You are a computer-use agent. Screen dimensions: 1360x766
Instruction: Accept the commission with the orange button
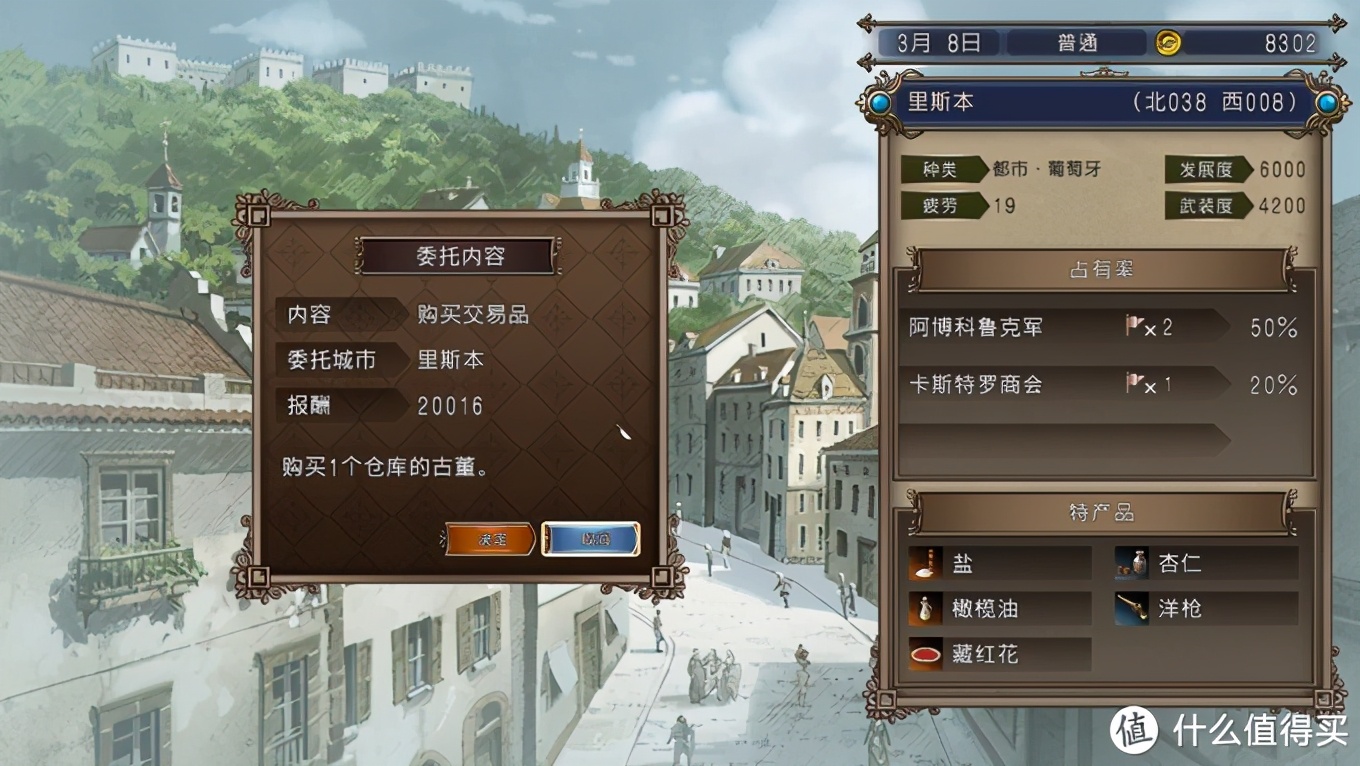coord(492,541)
